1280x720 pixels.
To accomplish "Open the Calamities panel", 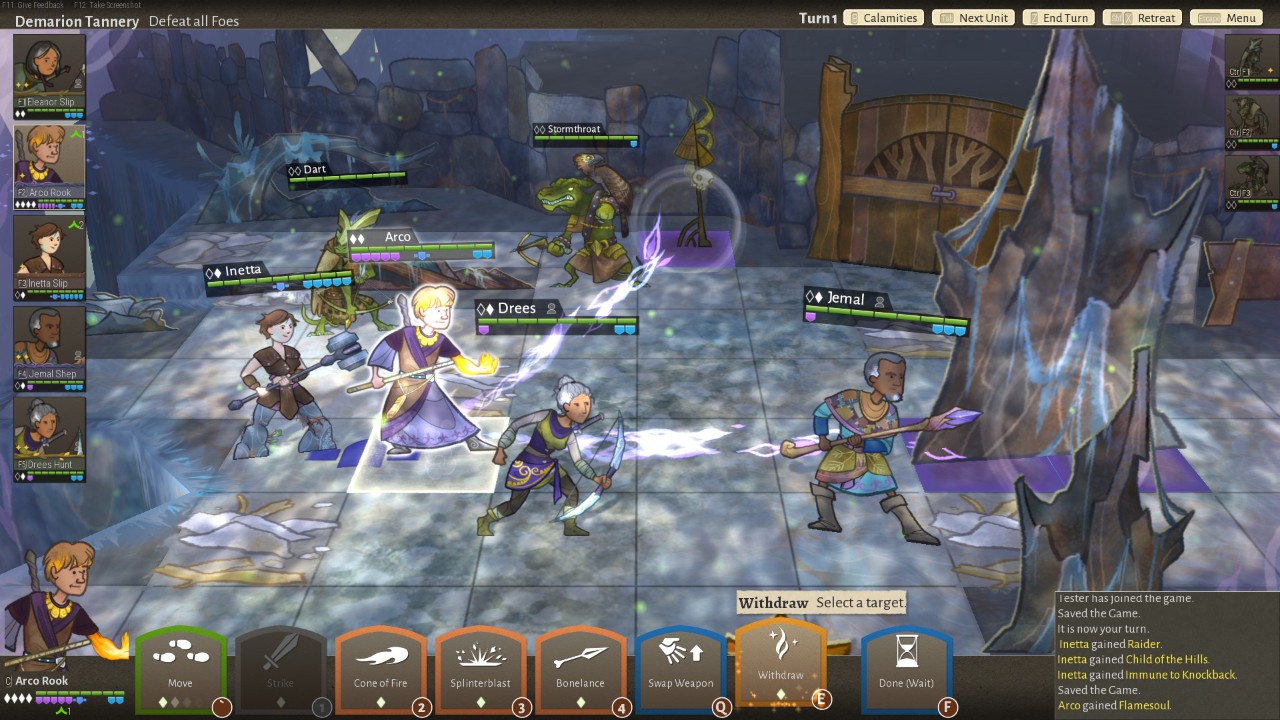I will click(x=882, y=18).
